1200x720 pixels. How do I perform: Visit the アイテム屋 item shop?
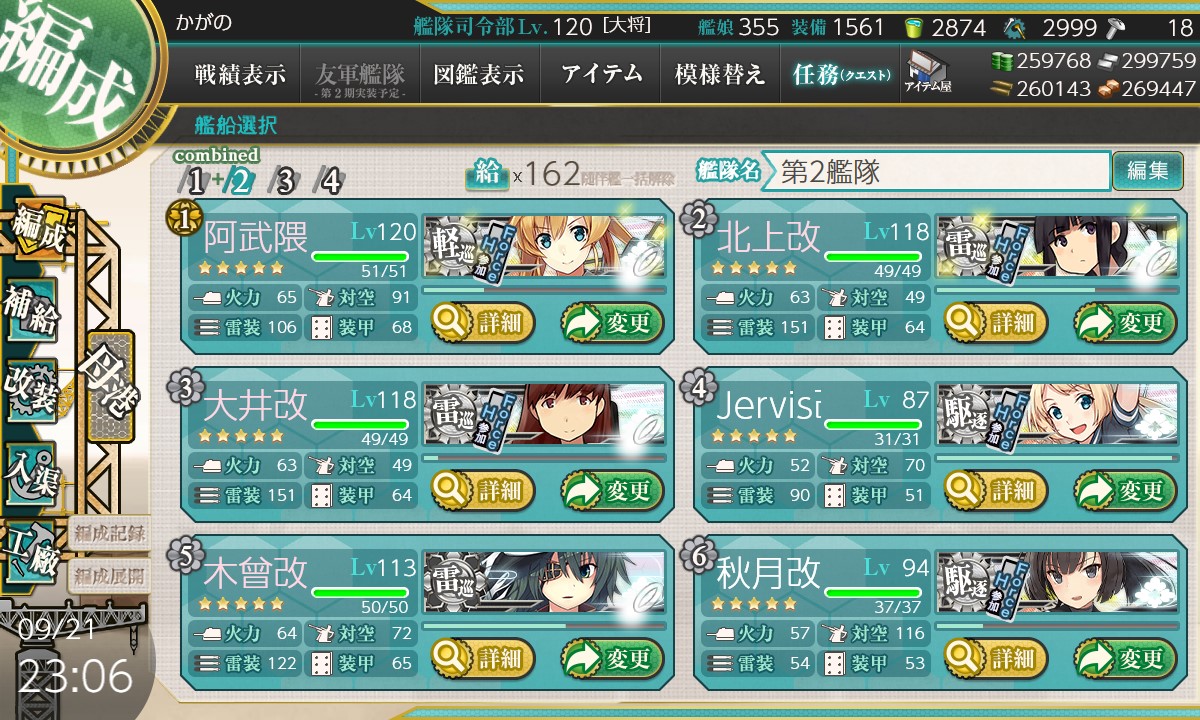click(x=928, y=72)
